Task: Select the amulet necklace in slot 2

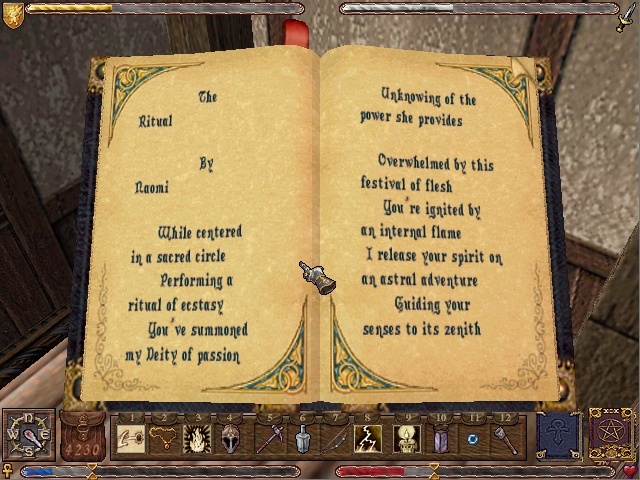Action: tap(162, 437)
